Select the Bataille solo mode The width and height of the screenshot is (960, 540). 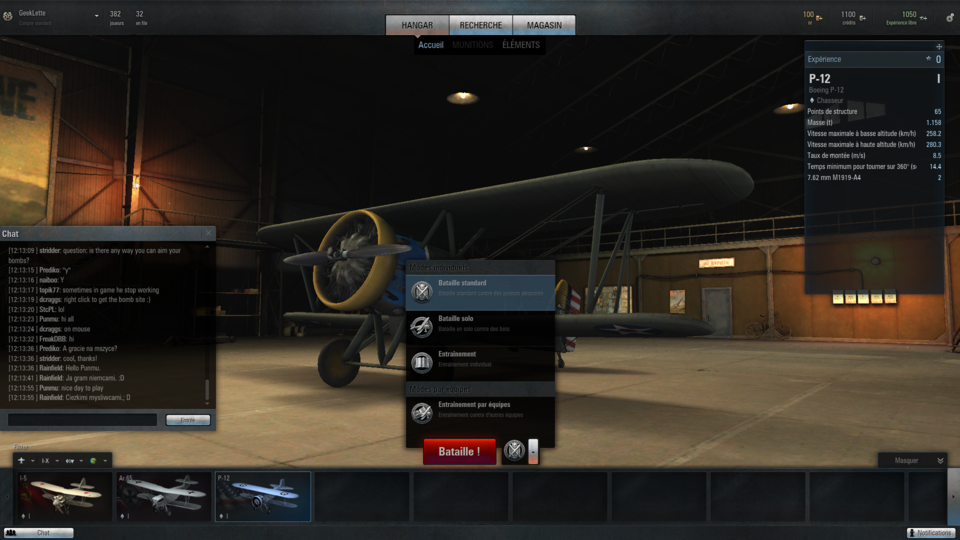click(x=481, y=325)
